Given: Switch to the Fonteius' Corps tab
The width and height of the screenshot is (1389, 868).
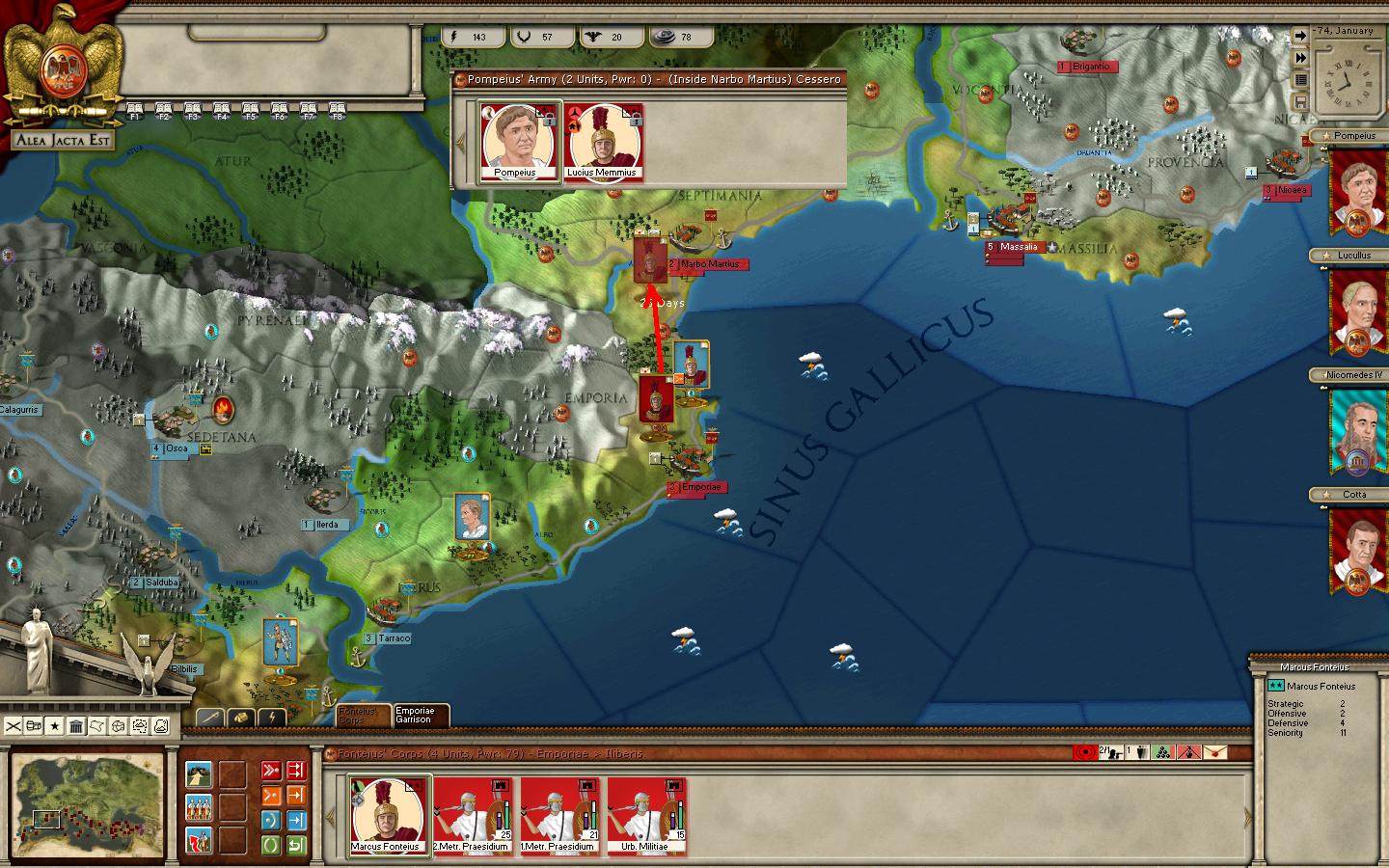Looking at the screenshot, I should point(363,715).
